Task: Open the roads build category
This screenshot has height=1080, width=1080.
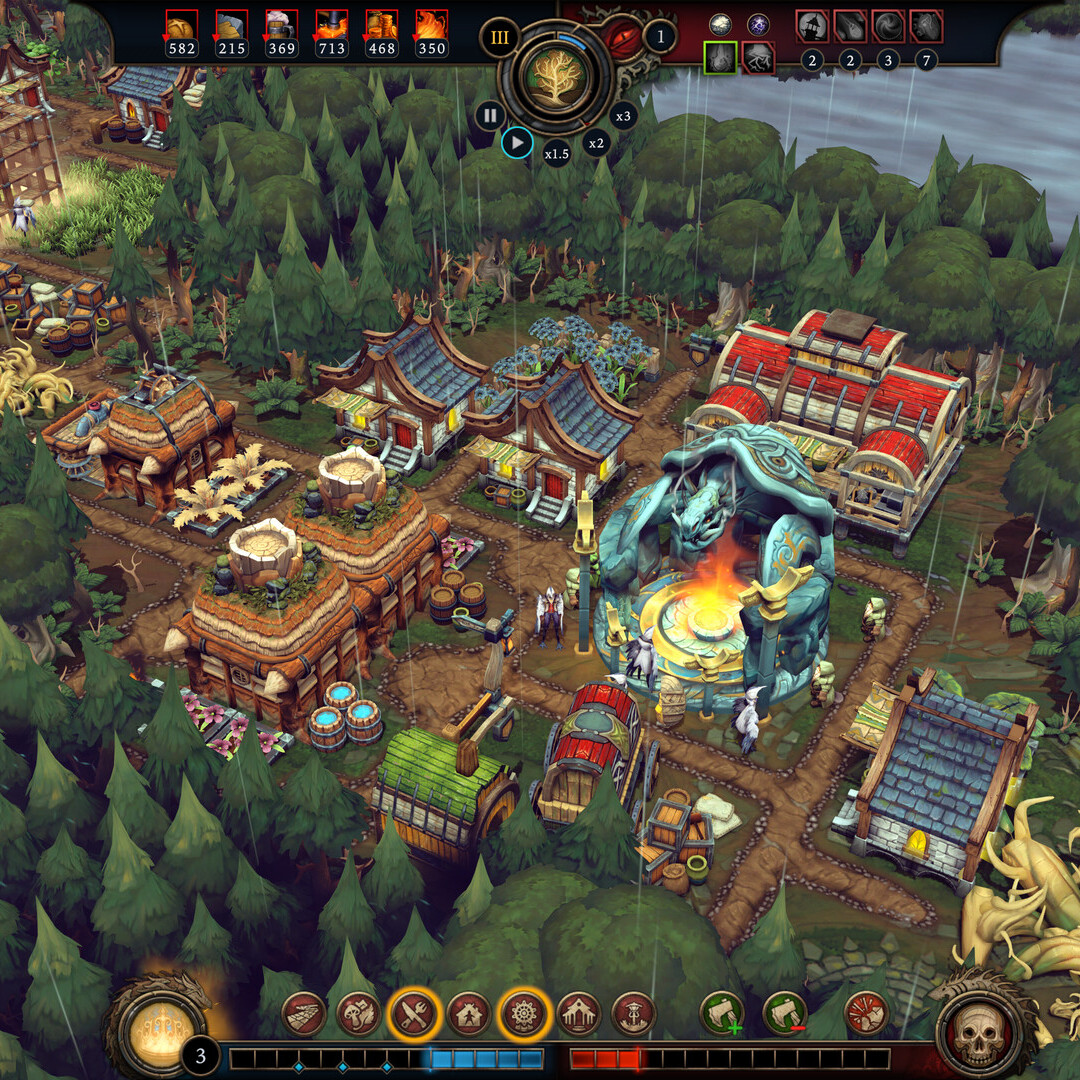Action: point(303,1014)
